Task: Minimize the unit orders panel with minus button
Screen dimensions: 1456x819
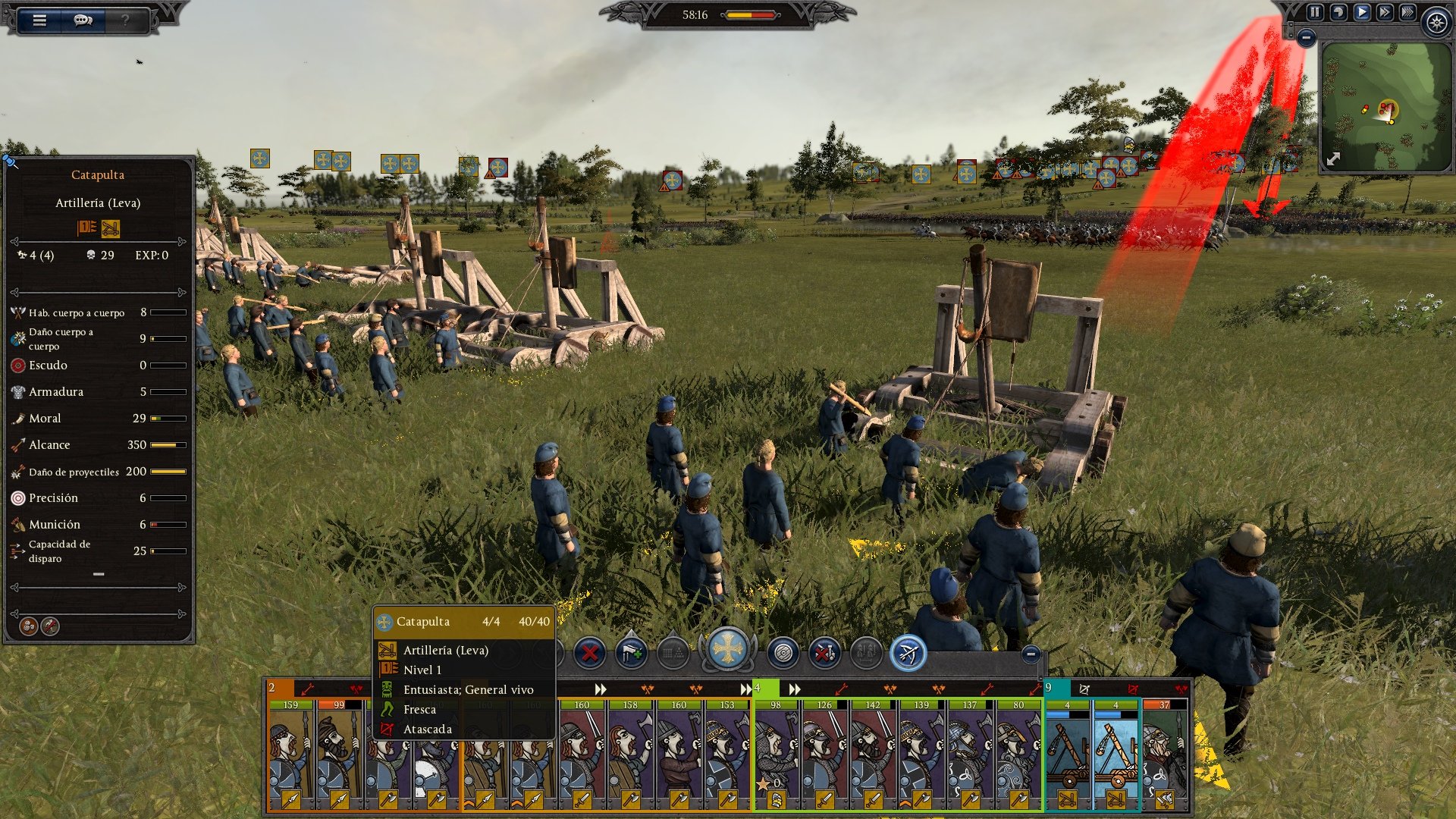Action: (1030, 654)
